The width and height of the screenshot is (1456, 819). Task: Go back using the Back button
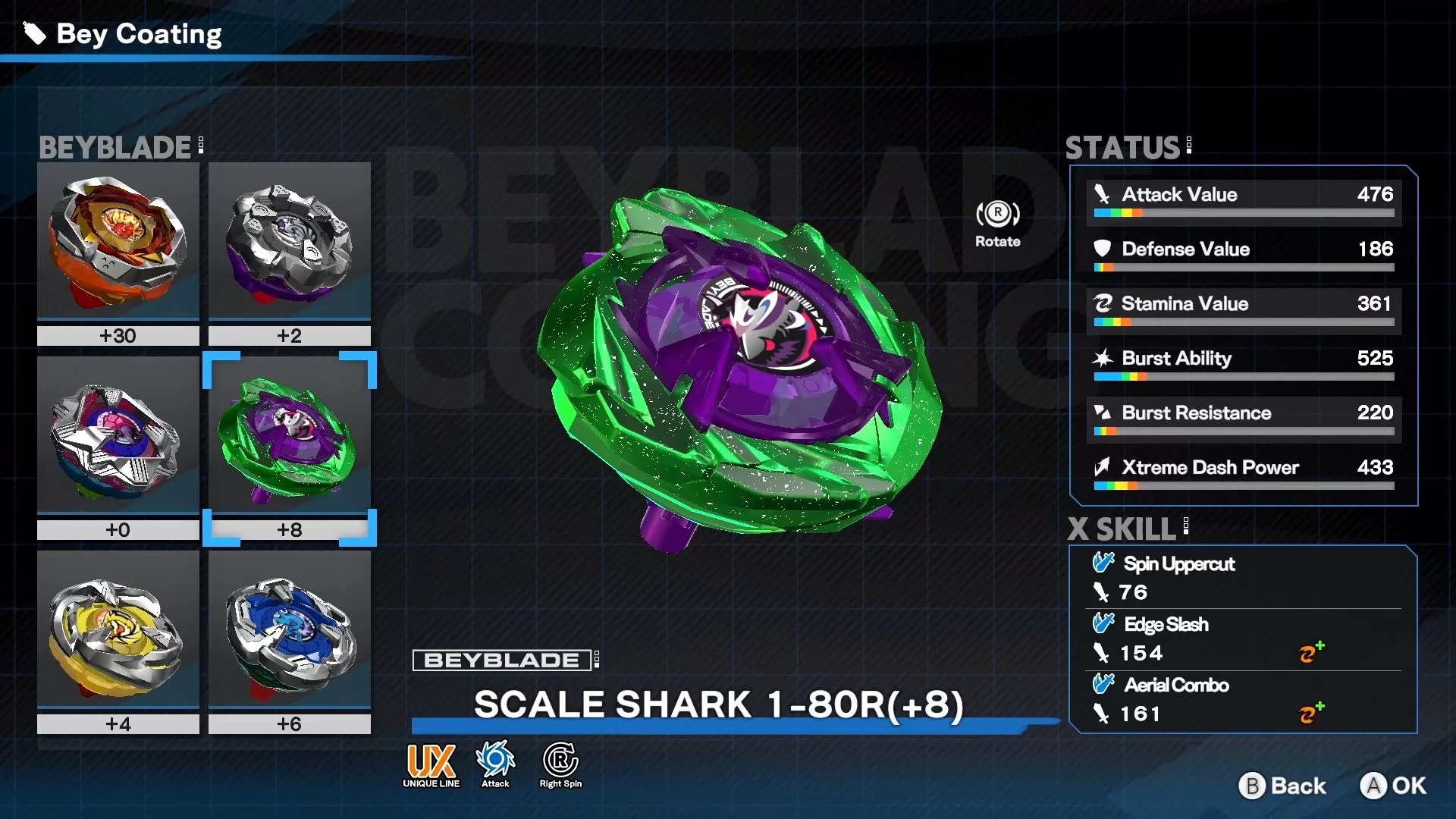tap(1283, 786)
